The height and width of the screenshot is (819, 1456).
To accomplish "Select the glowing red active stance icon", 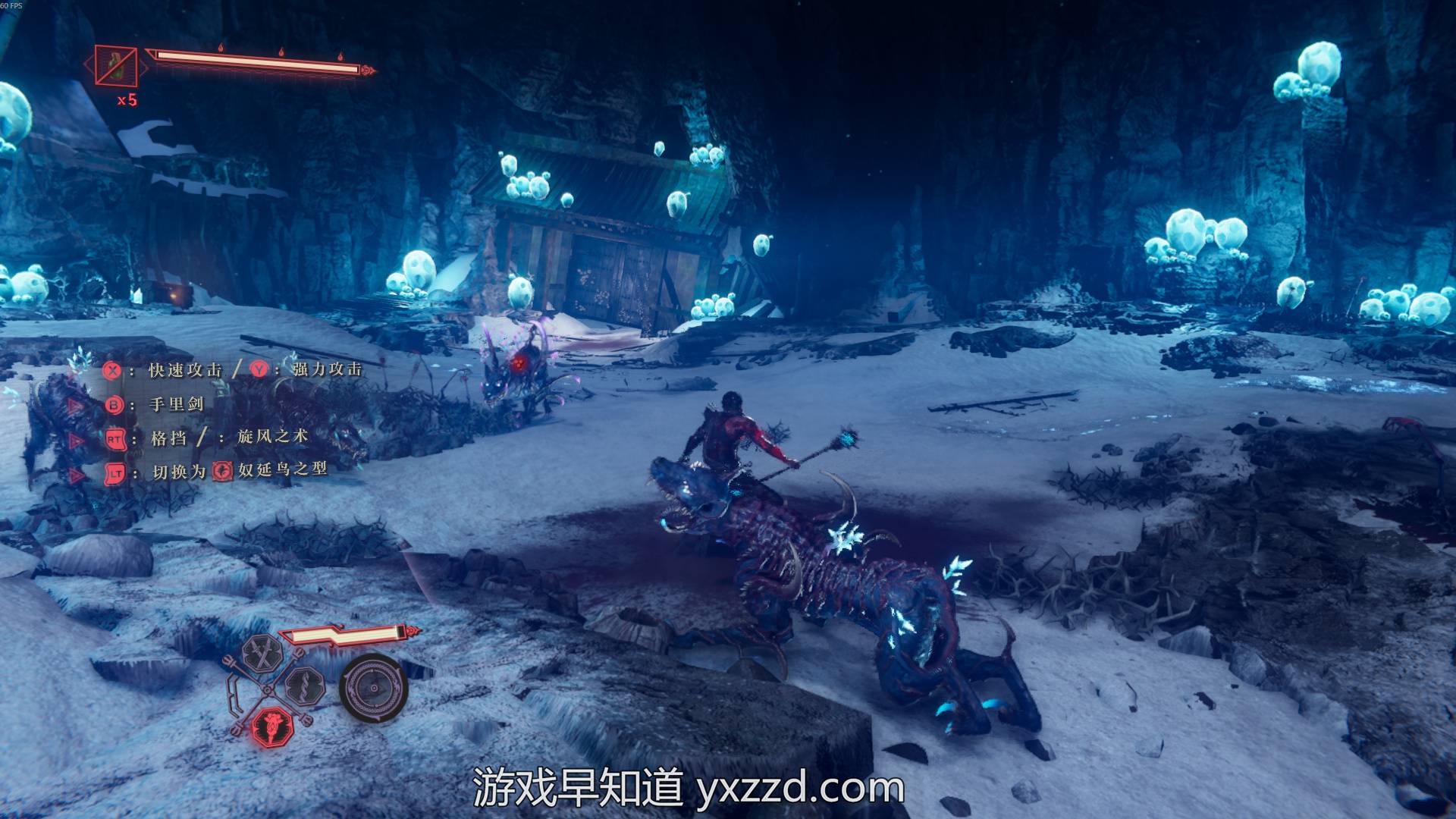I will pos(271,726).
